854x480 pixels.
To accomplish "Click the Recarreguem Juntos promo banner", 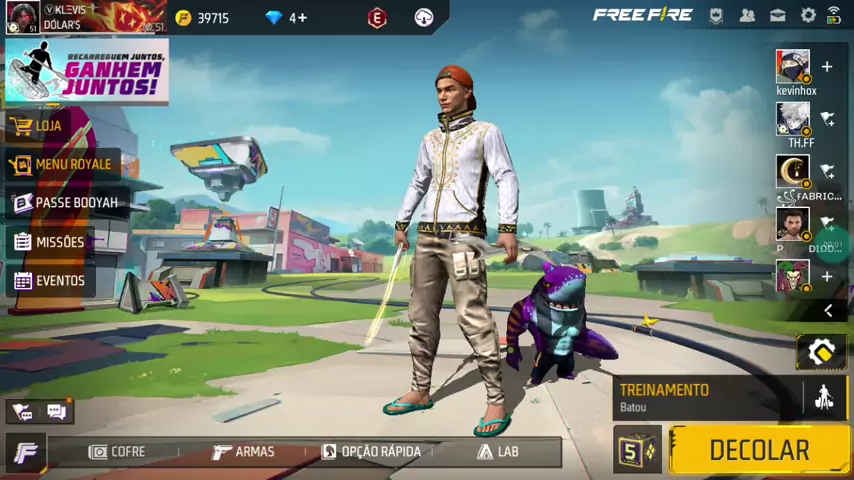I will click(86, 71).
